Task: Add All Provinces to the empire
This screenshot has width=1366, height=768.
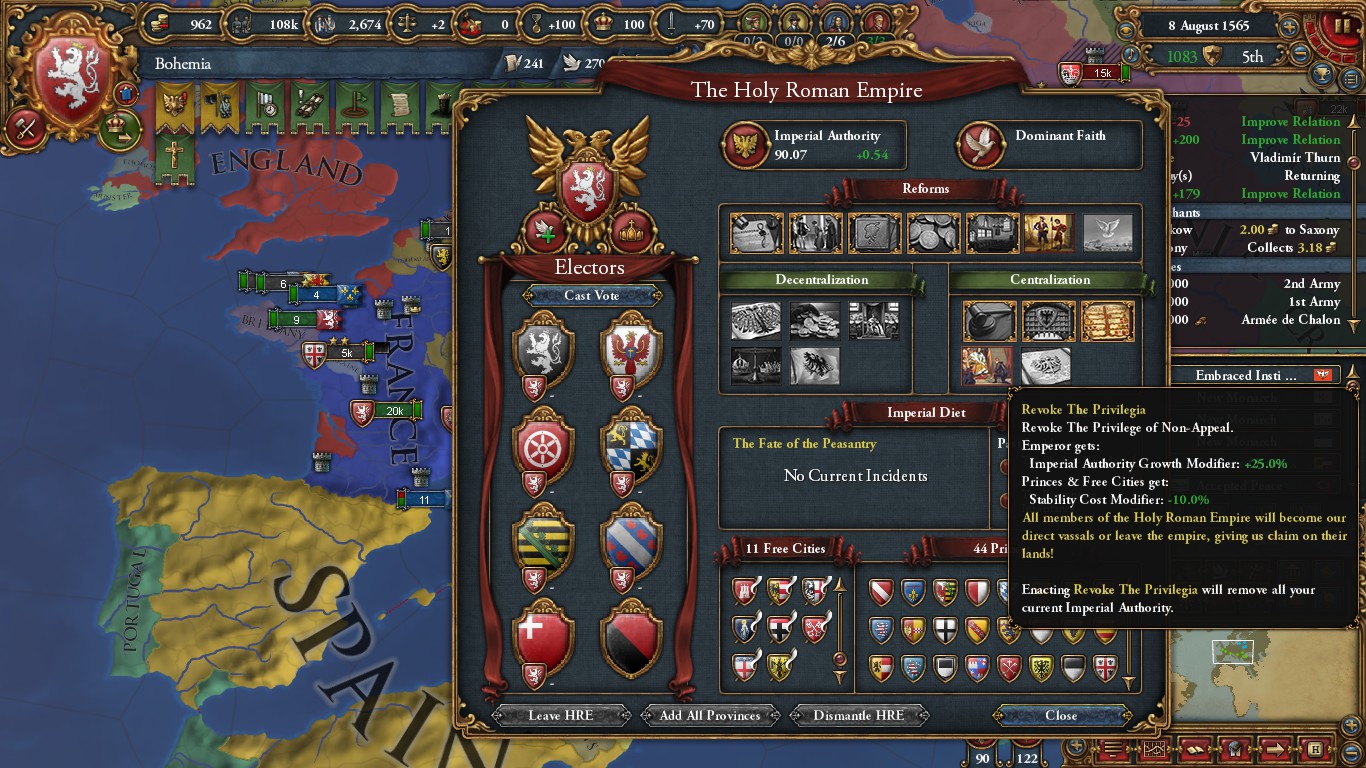Action: click(x=710, y=715)
